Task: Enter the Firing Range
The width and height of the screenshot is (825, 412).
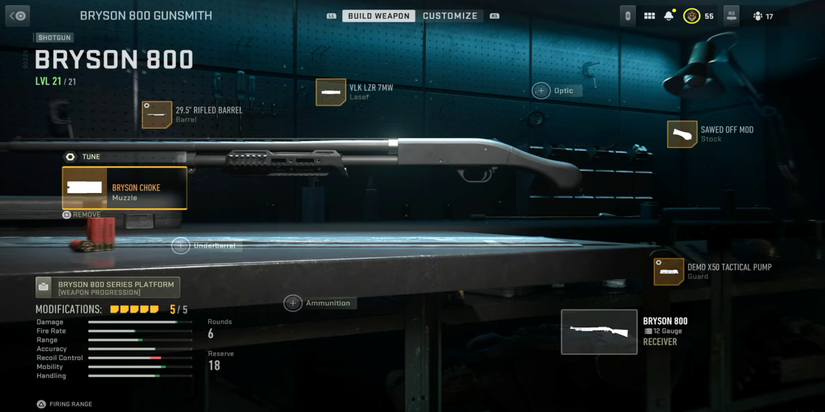Action: (x=64, y=404)
